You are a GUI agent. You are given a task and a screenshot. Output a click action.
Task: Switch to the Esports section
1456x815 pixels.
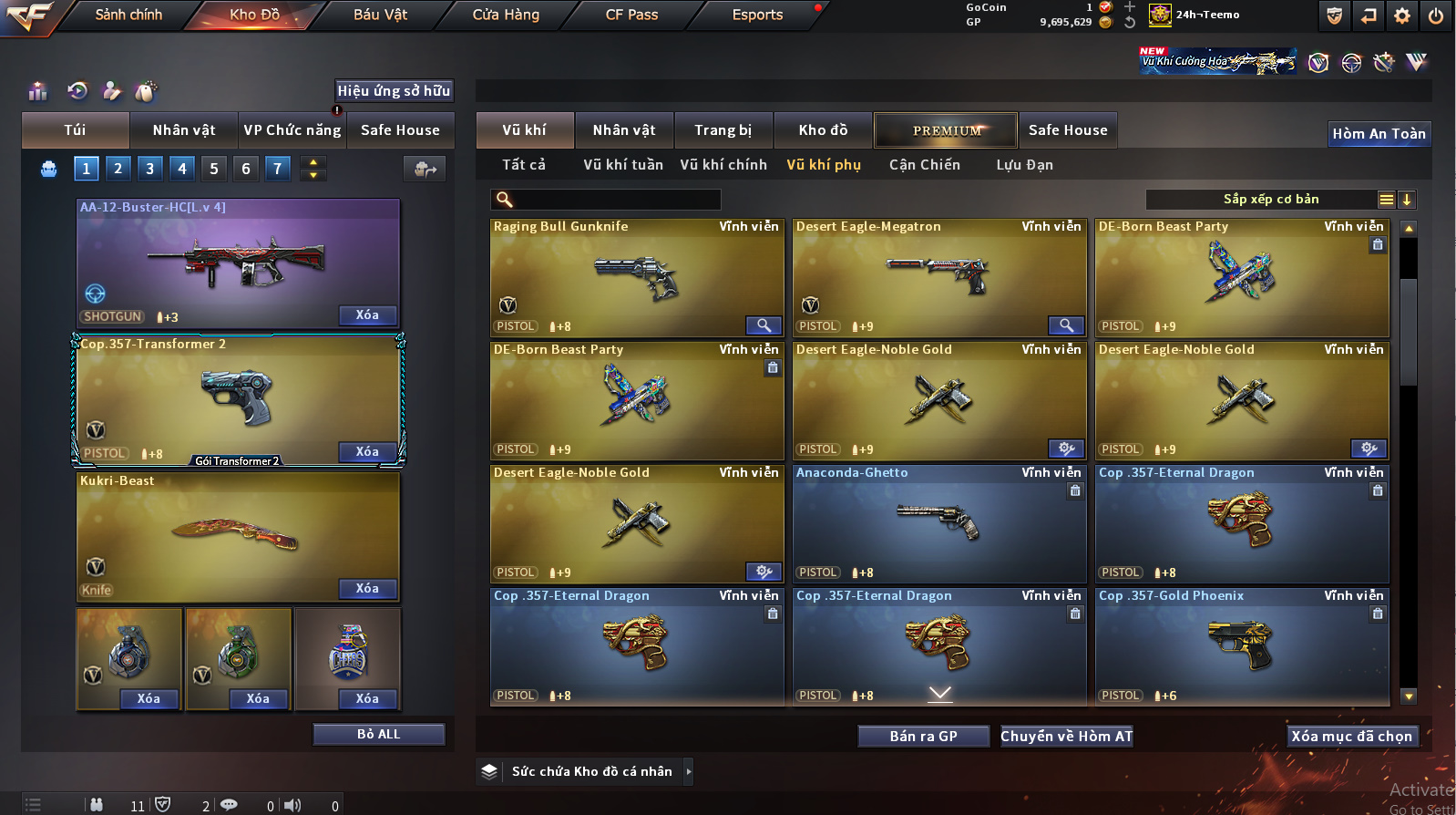[757, 15]
